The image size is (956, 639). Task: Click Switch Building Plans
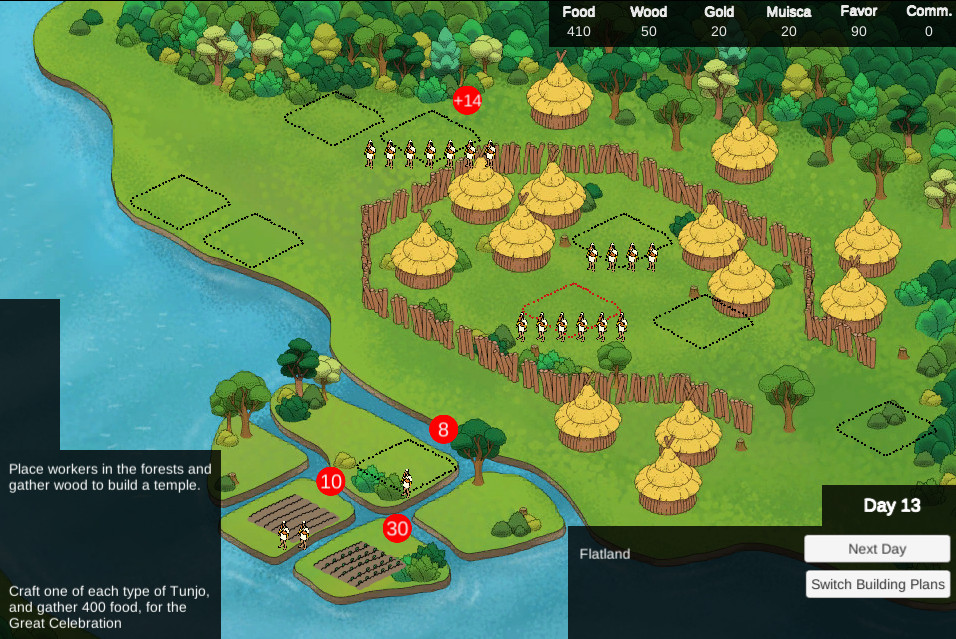pos(876,584)
